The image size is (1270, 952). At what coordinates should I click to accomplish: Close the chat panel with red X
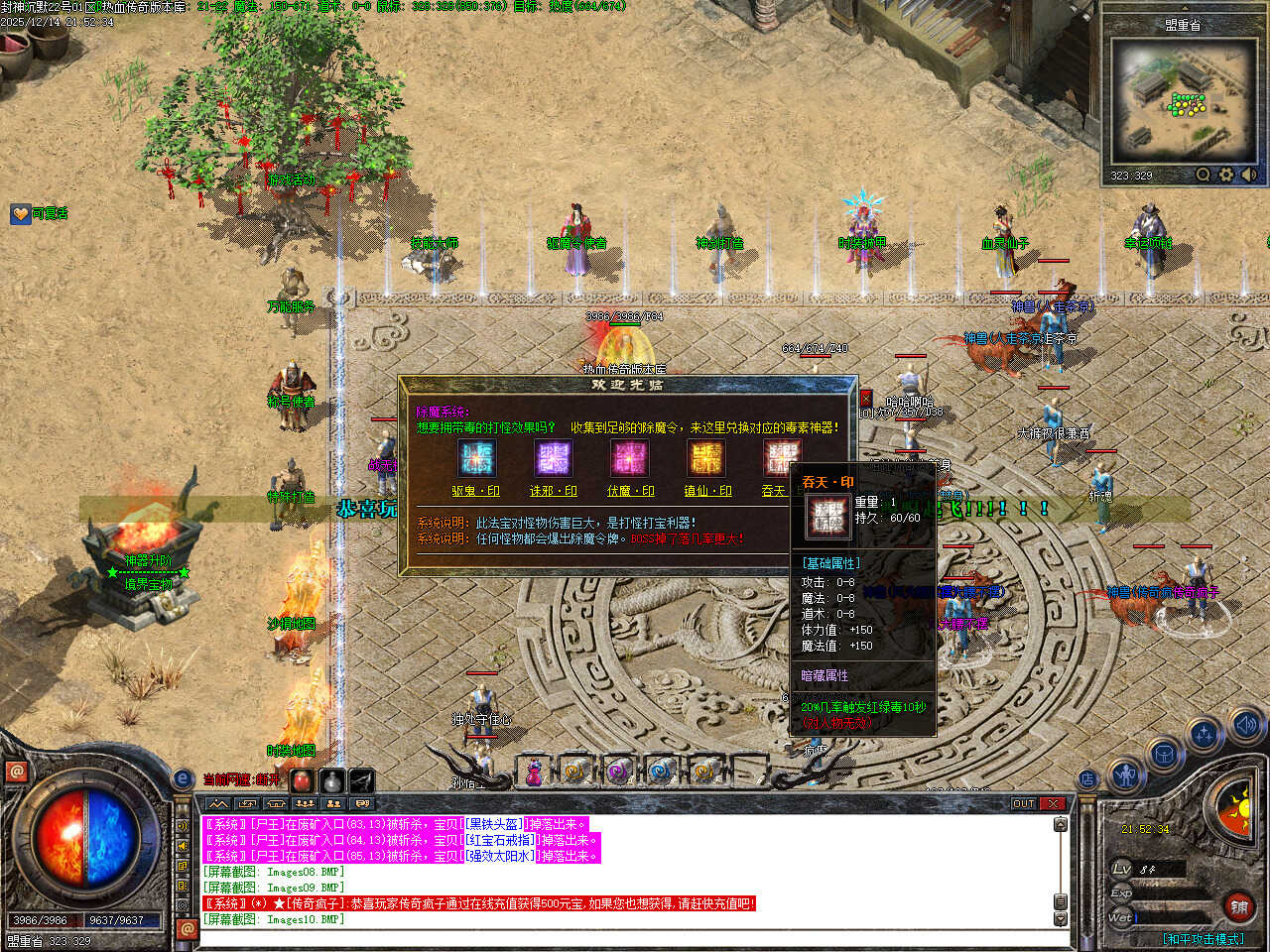(x=1053, y=803)
